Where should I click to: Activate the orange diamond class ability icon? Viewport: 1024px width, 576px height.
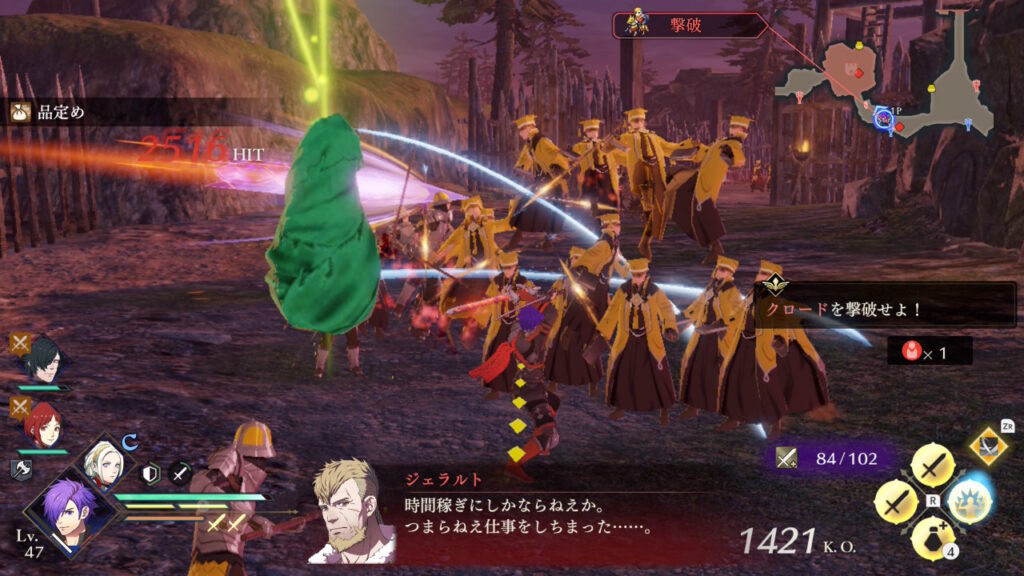pos(989,445)
